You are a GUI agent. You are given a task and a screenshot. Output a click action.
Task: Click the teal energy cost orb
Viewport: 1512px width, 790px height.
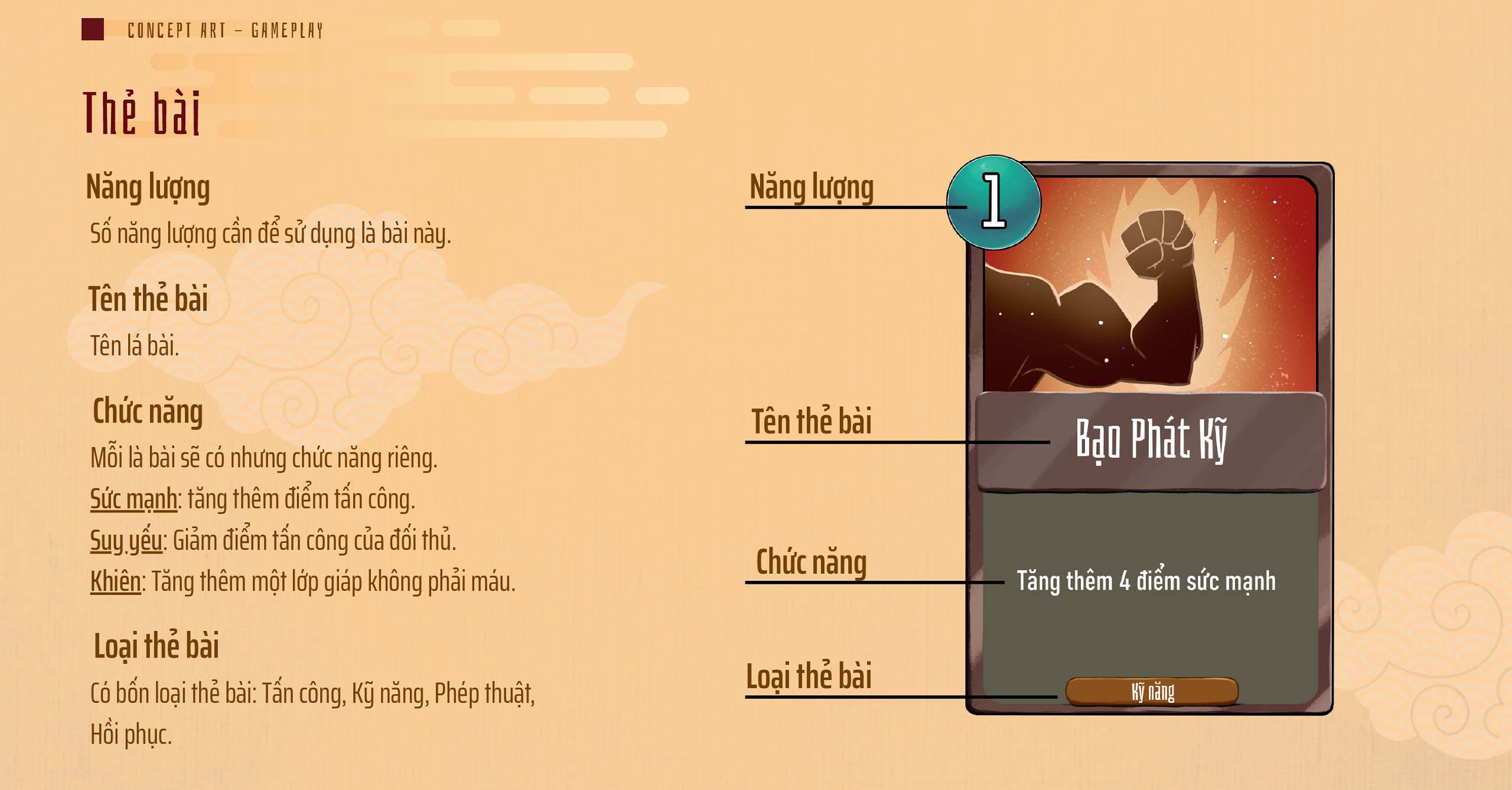coord(993,202)
